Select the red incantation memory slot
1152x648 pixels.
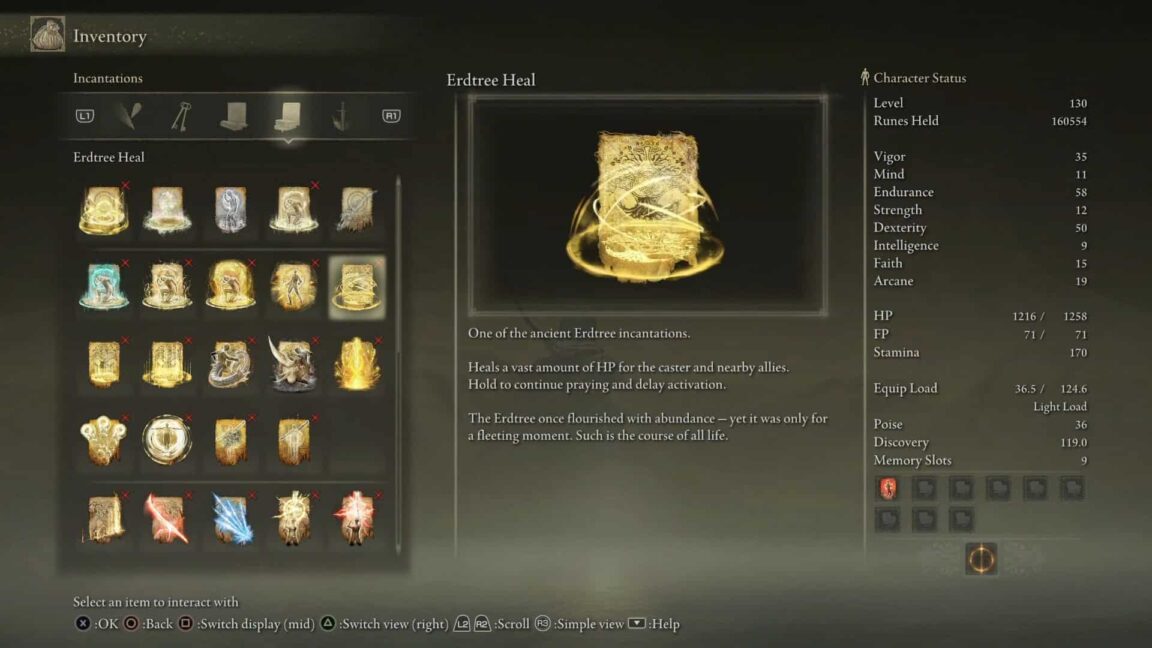[x=887, y=488]
